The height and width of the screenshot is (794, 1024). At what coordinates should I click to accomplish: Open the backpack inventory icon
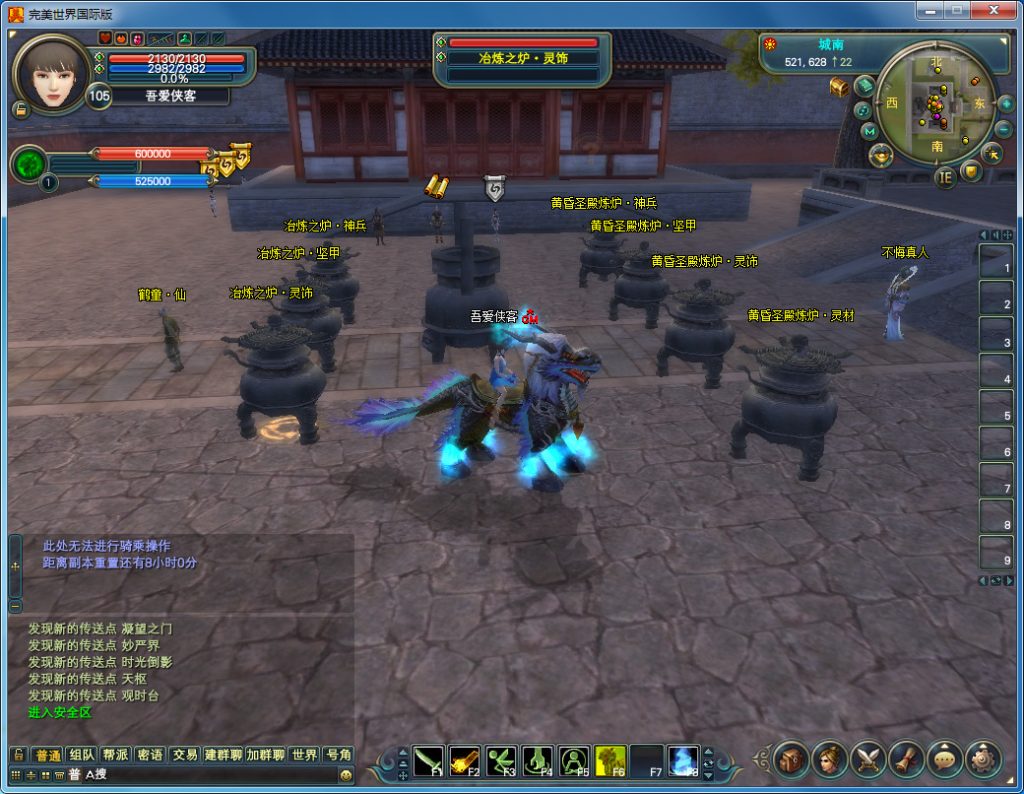tap(791, 760)
